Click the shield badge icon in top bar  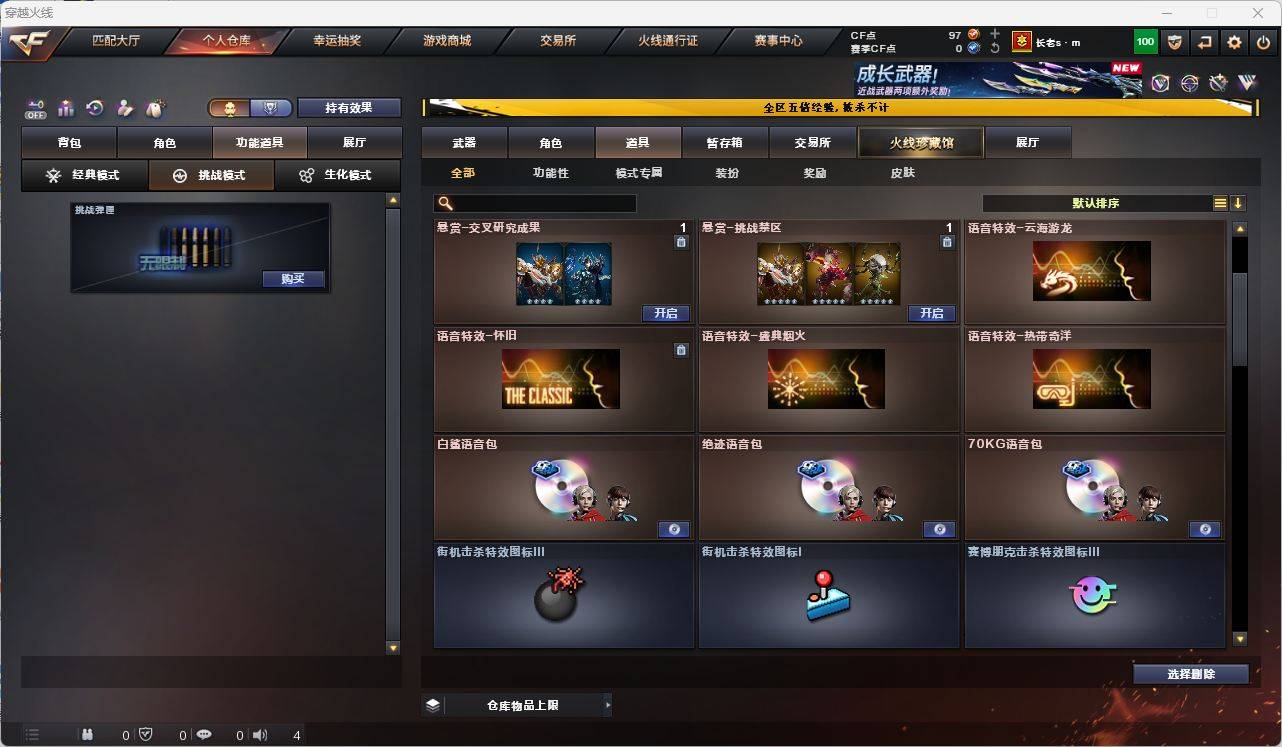[1174, 41]
